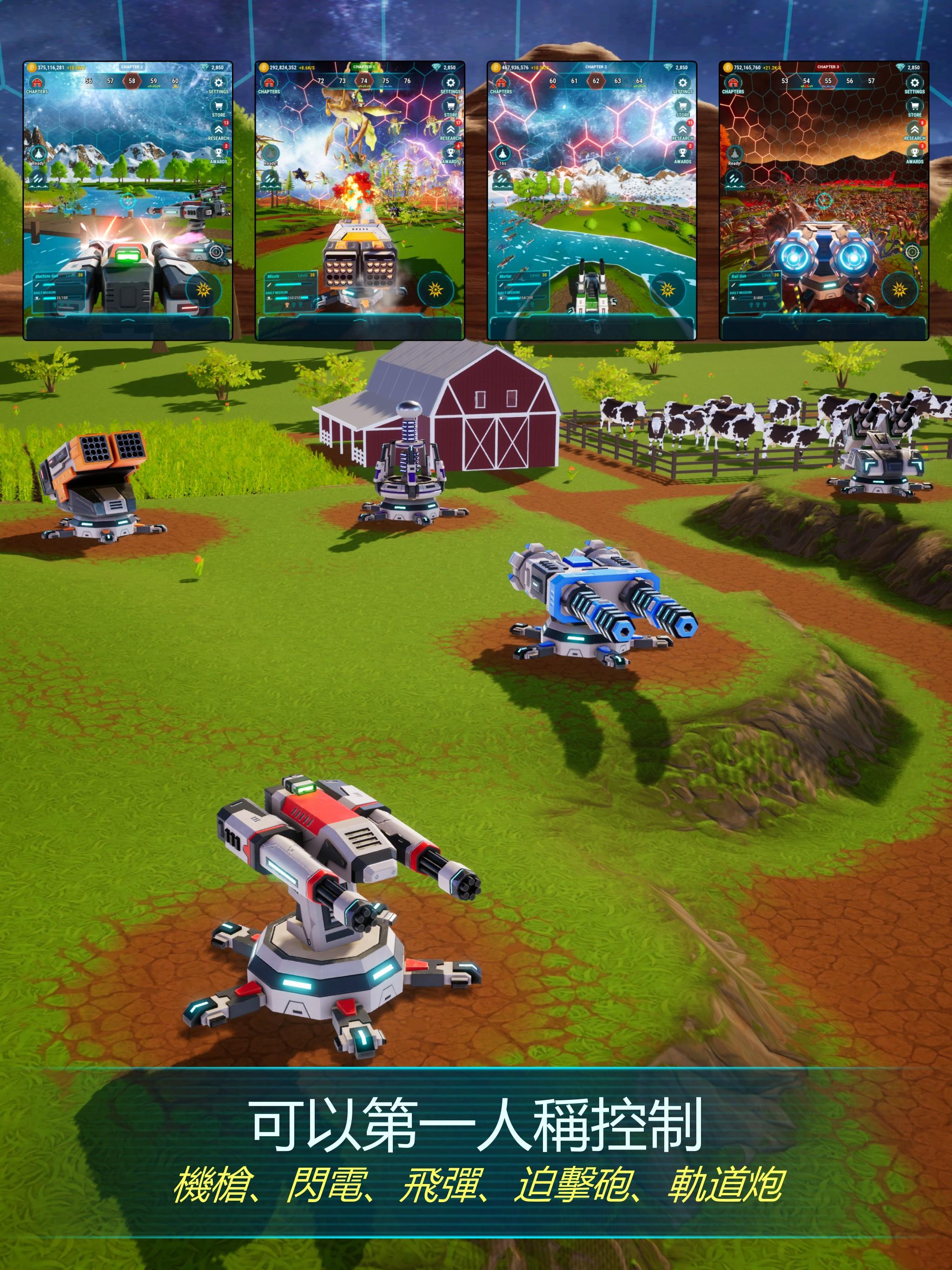The height and width of the screenshot is (1270, 952).
Task: Open the Settings gear in the first panel
Action: tap(219, 82)
